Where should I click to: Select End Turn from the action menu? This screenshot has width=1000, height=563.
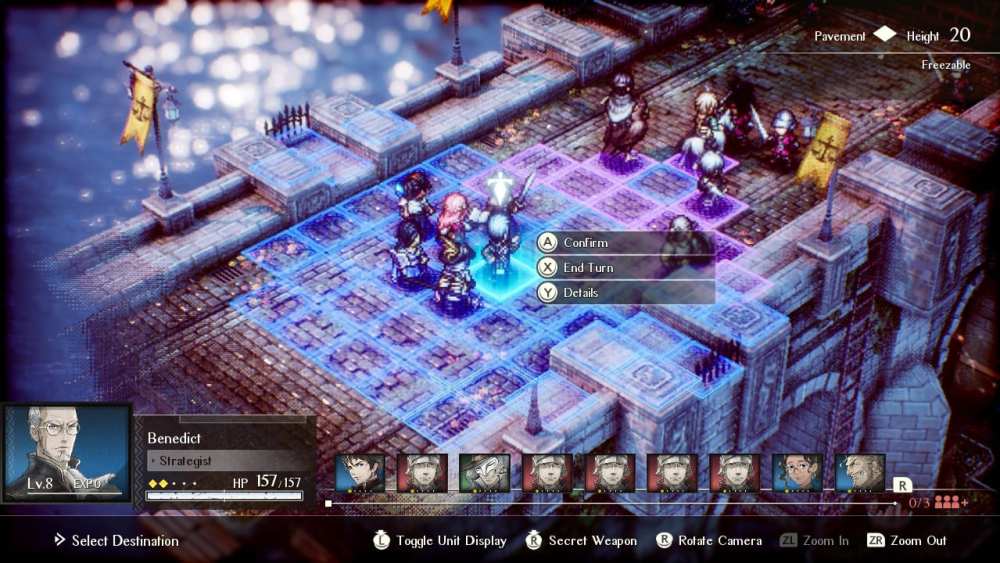[588, 268]
